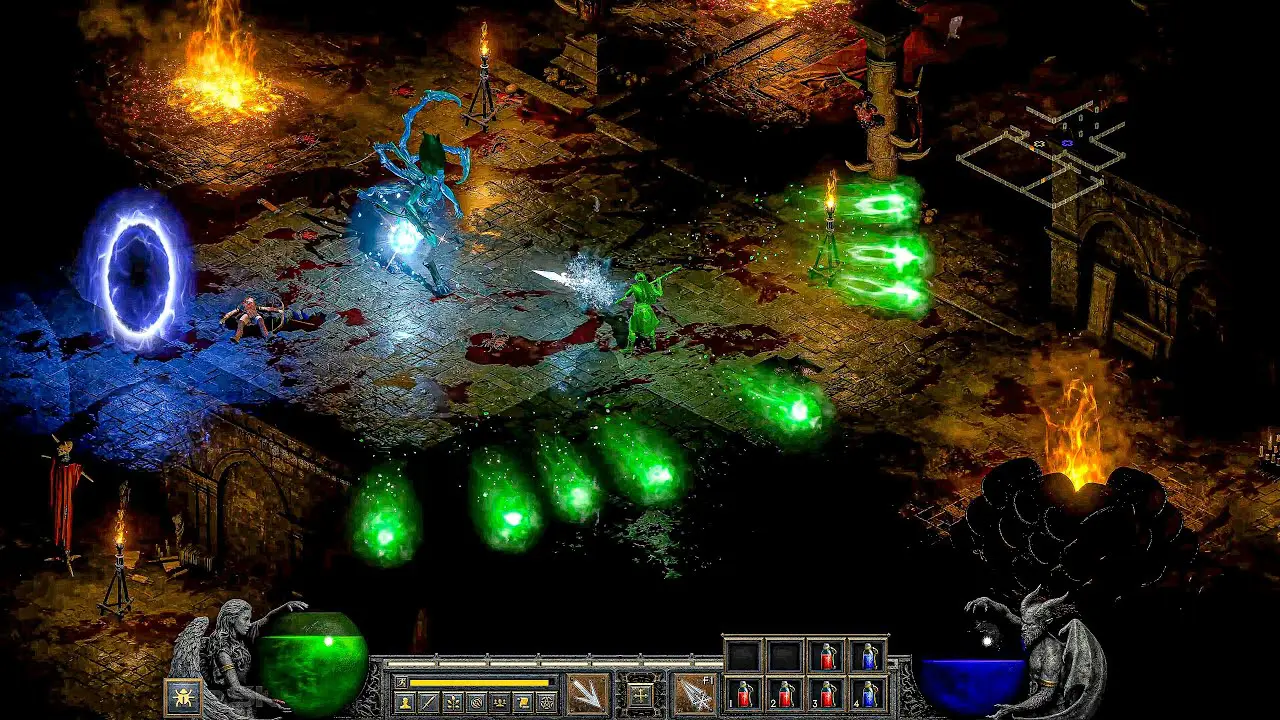Image resolution: width=1280 pixels, height=720 pixels.
Task: Use the health potion in belt slot 2
Action: [x=784, y=693]
